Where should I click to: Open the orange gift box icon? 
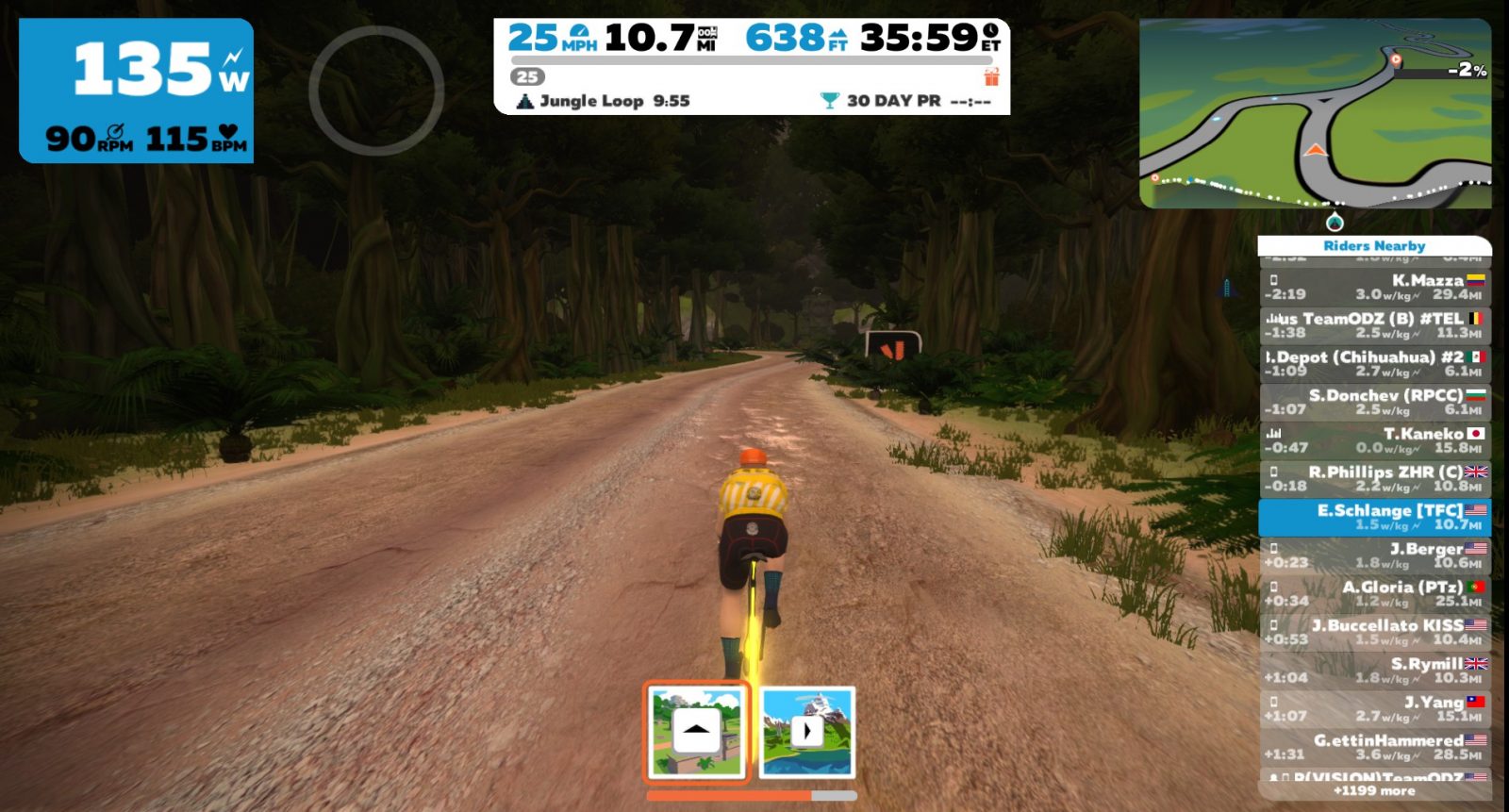coord(991,76)
